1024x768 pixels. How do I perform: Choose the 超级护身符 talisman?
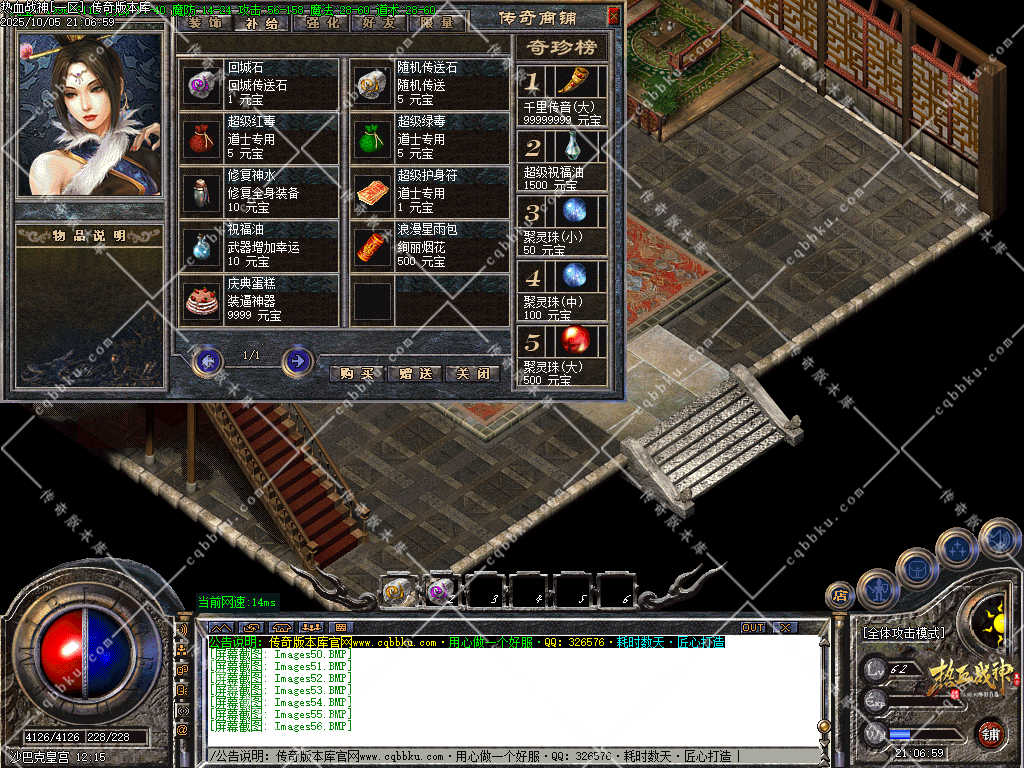click(x=373, y=193)
